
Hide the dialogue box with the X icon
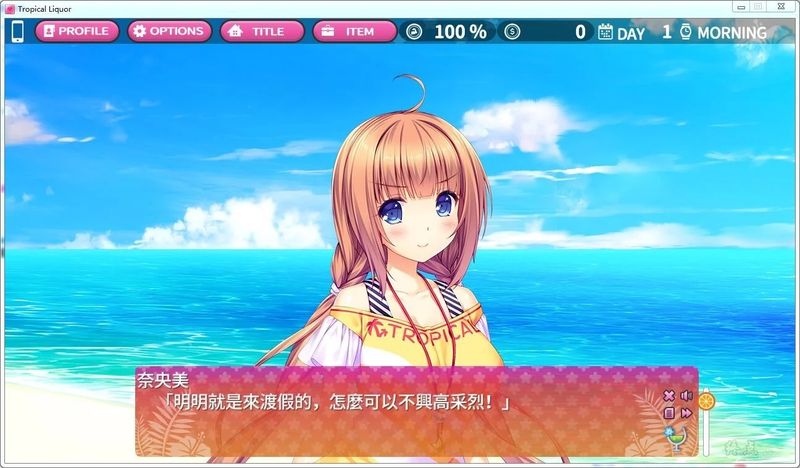click(670, 396)
